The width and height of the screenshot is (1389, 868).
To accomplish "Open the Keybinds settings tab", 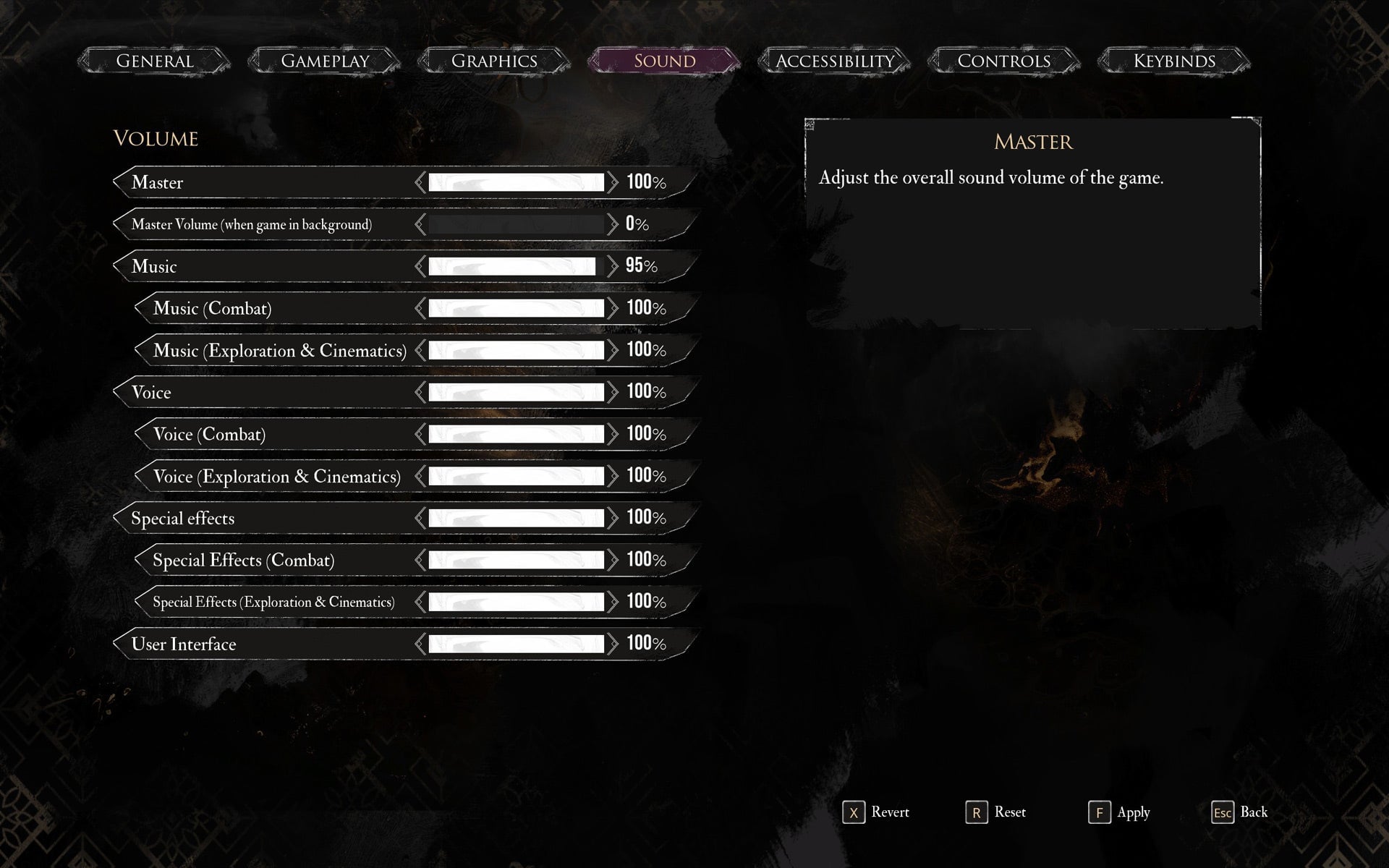I will (1173, 61).
